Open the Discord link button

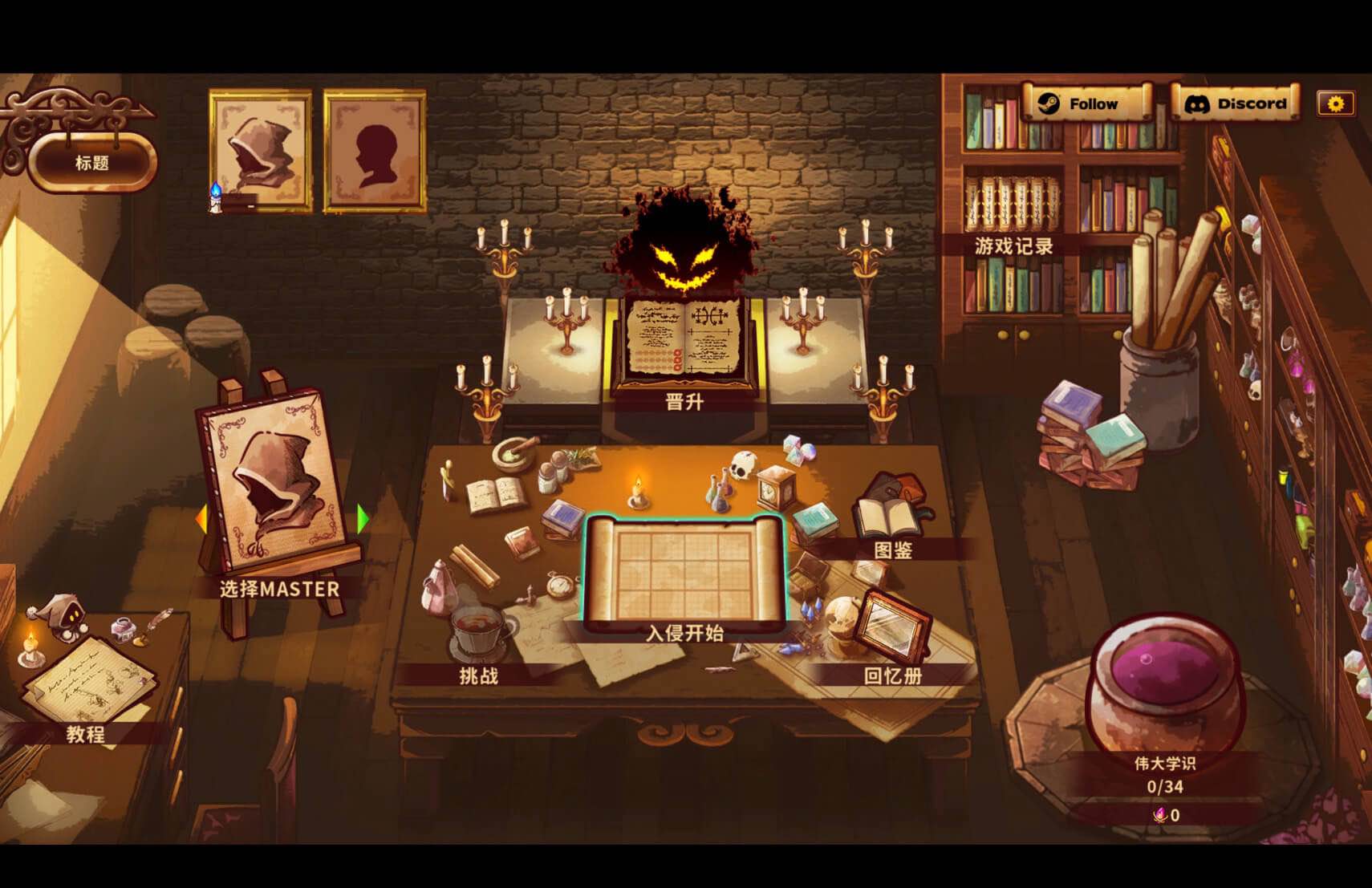coord(1235,103)
